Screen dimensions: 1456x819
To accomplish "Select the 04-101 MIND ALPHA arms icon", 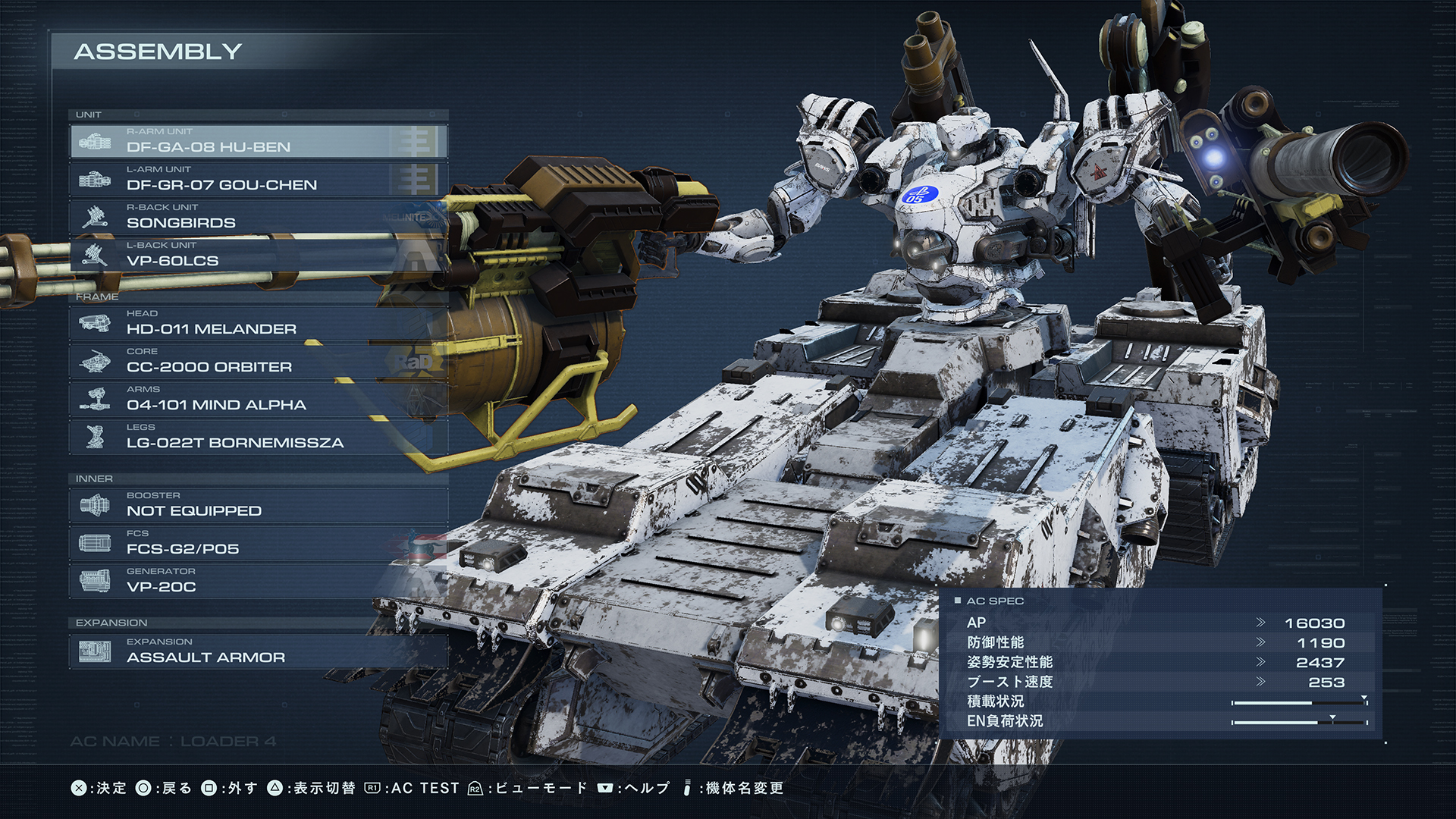I will tap(96, 399).
